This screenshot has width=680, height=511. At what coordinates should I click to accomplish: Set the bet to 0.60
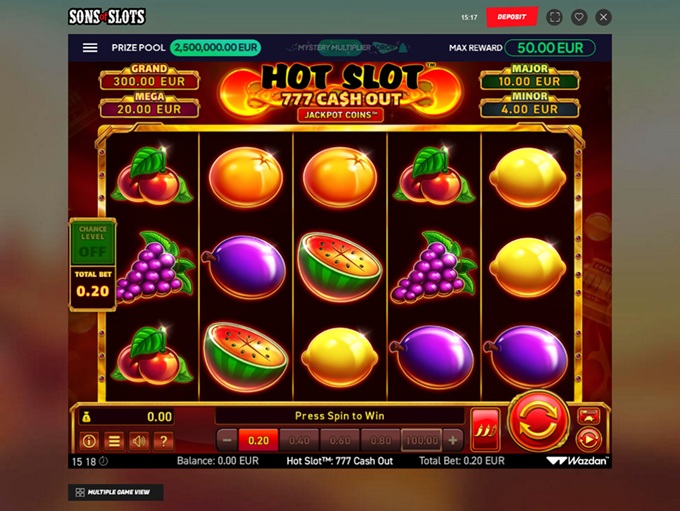[x=340, y=440]
